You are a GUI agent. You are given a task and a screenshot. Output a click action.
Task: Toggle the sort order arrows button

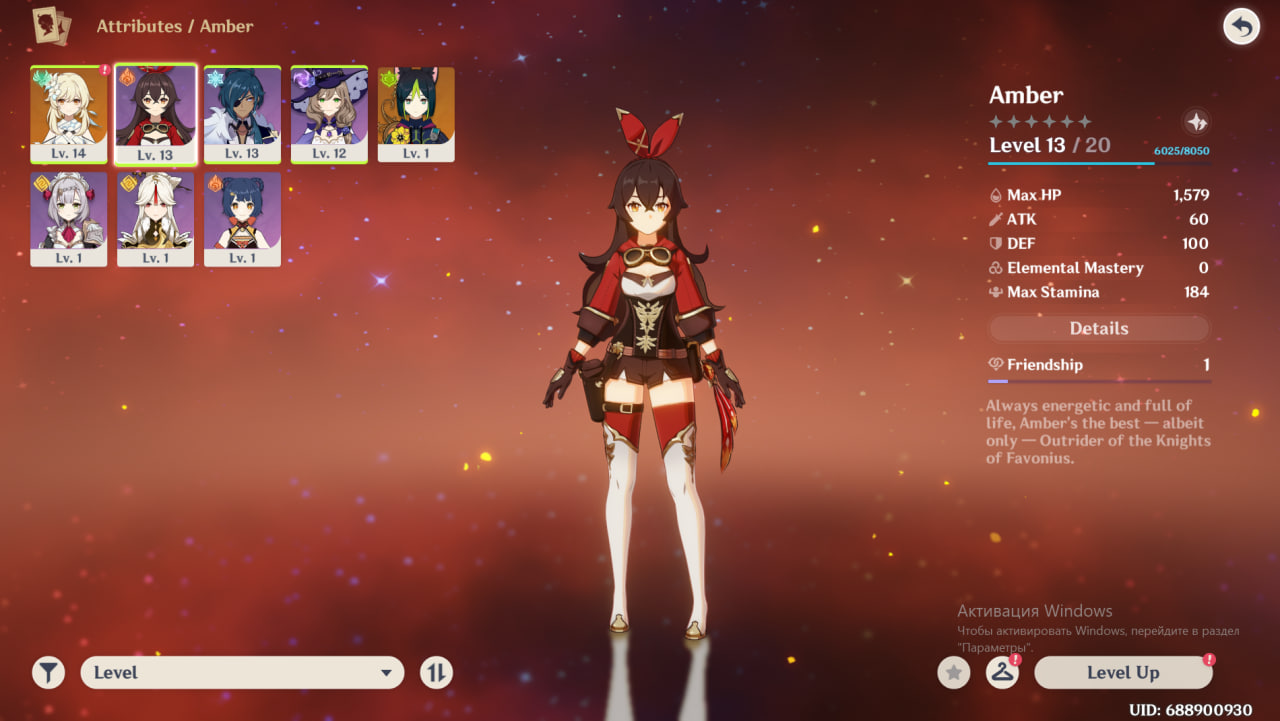435,673
